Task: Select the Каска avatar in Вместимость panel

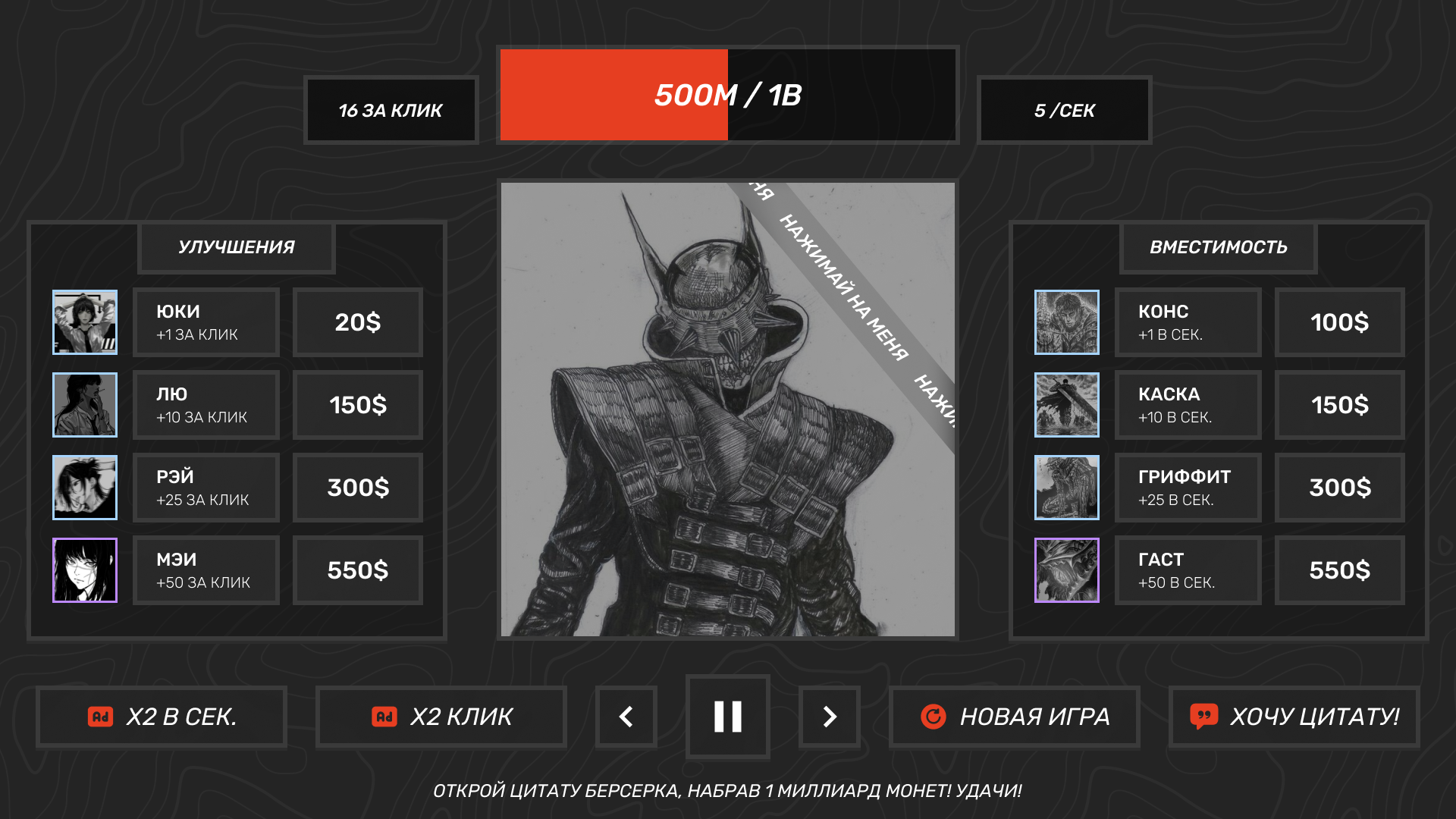Action: (x=1066, y=405)
